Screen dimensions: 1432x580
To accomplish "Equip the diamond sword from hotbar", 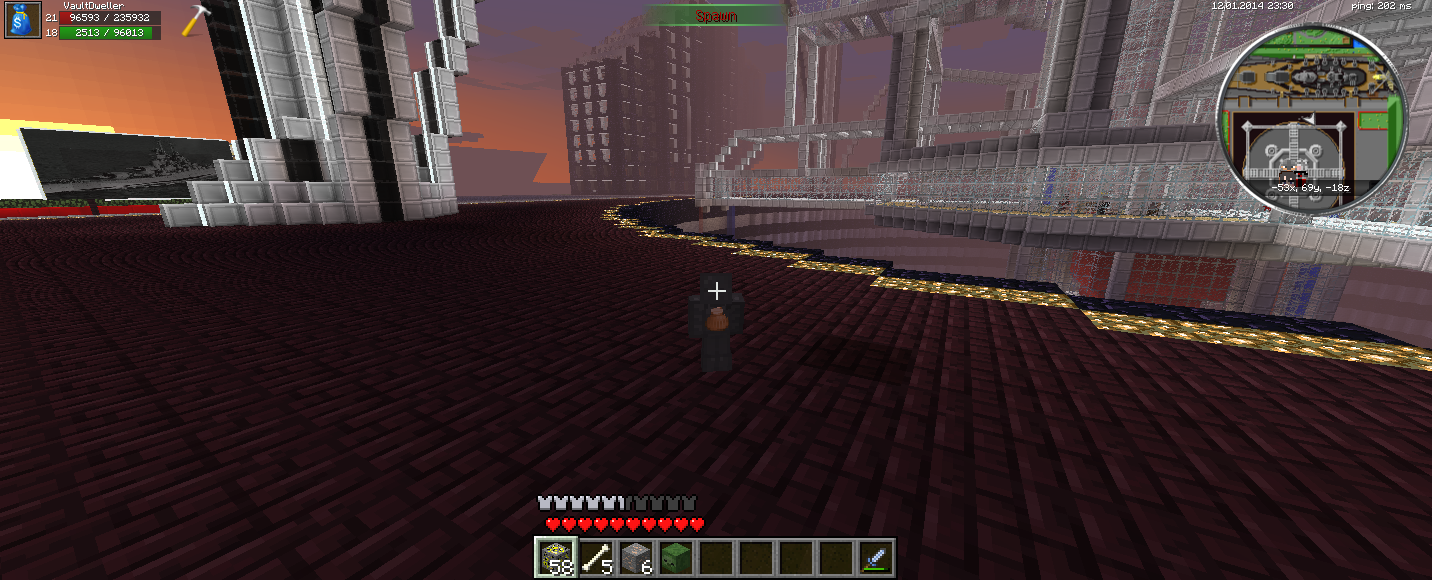I will click(x=875, y=557).
